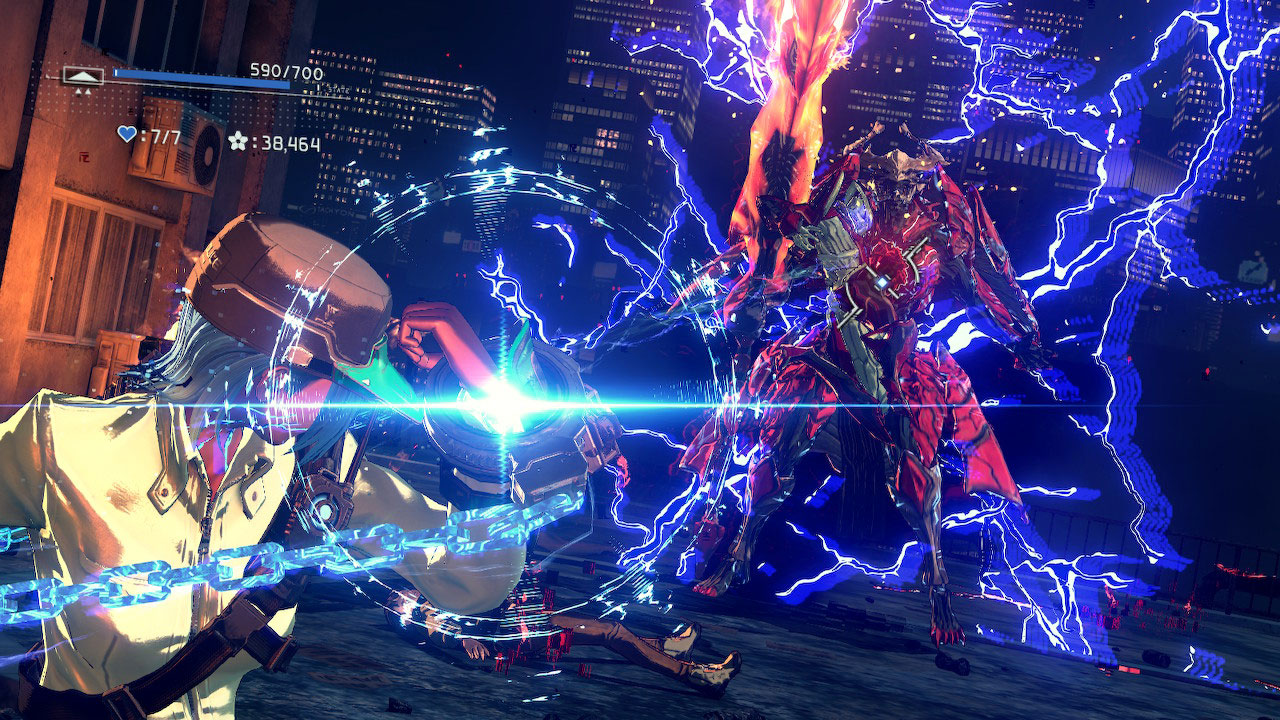
Task: Click the triangle rank badge beside health bar
Action: (83, 75)
